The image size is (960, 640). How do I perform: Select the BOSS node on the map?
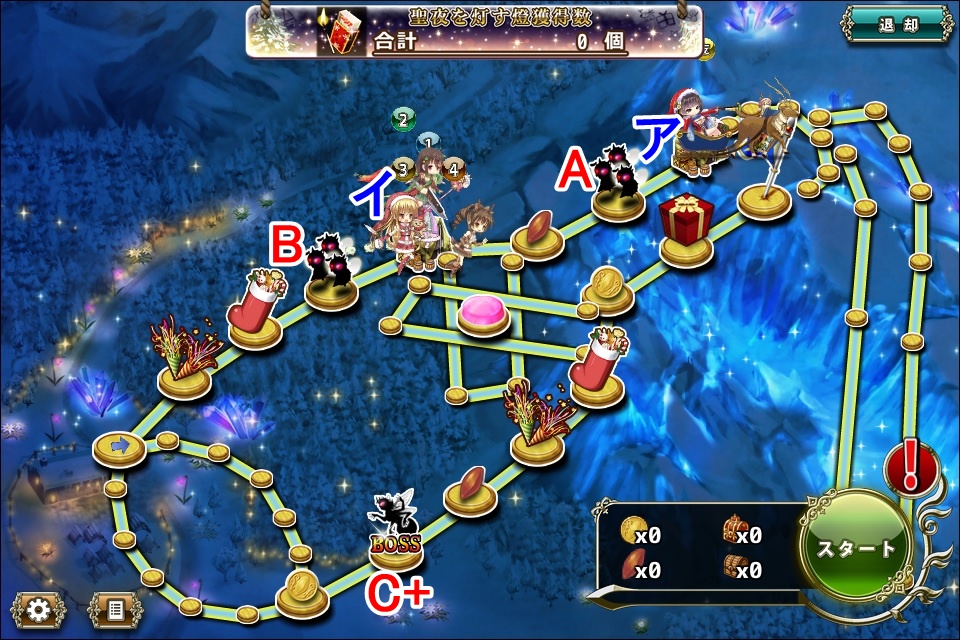pos(396,535)
